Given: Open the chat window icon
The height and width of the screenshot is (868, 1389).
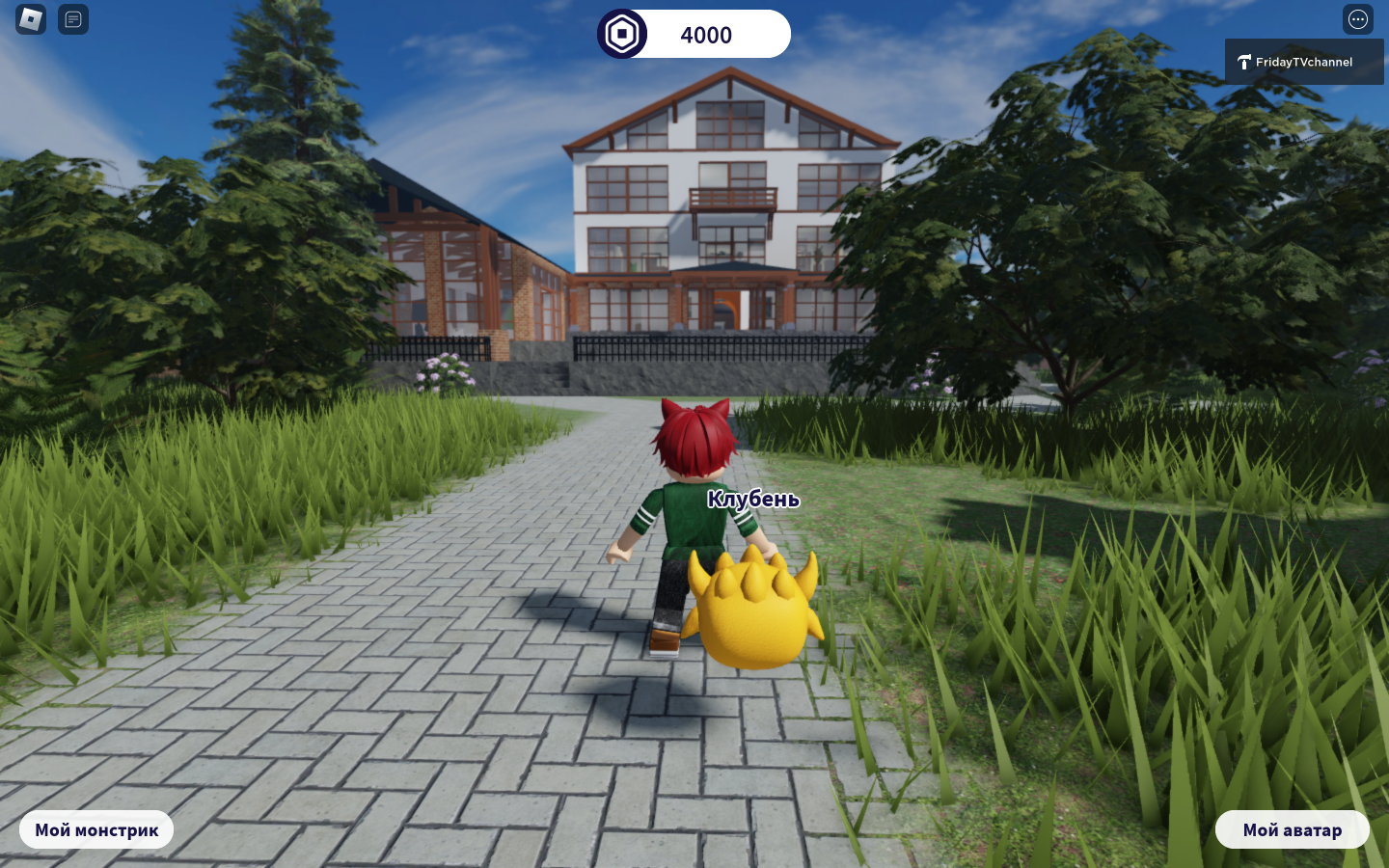Looking at the screenshot, I should click(73, 19).
